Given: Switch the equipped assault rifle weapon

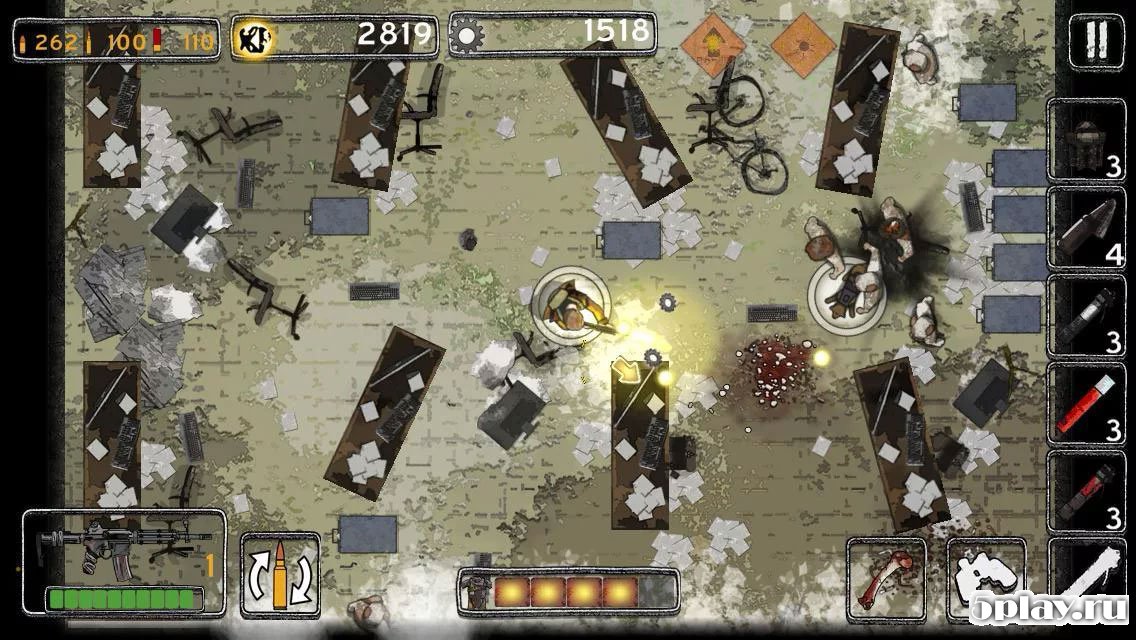Looking at the screenshot, I should [x=124, y=563].
